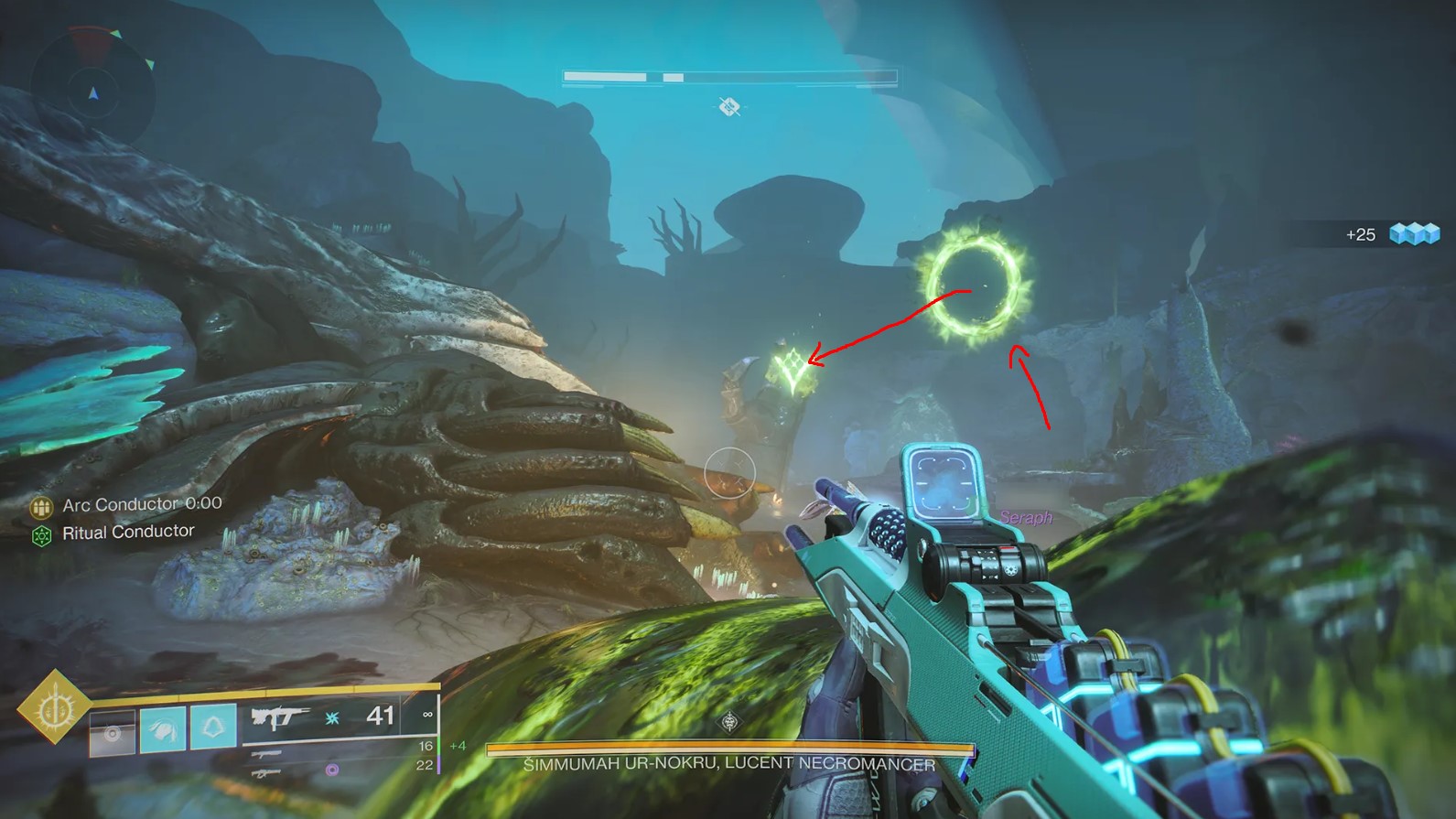Screen dimensions: 1456x819
Task: Switch to the weapon with 16 ammo
Action: [266, 755]
